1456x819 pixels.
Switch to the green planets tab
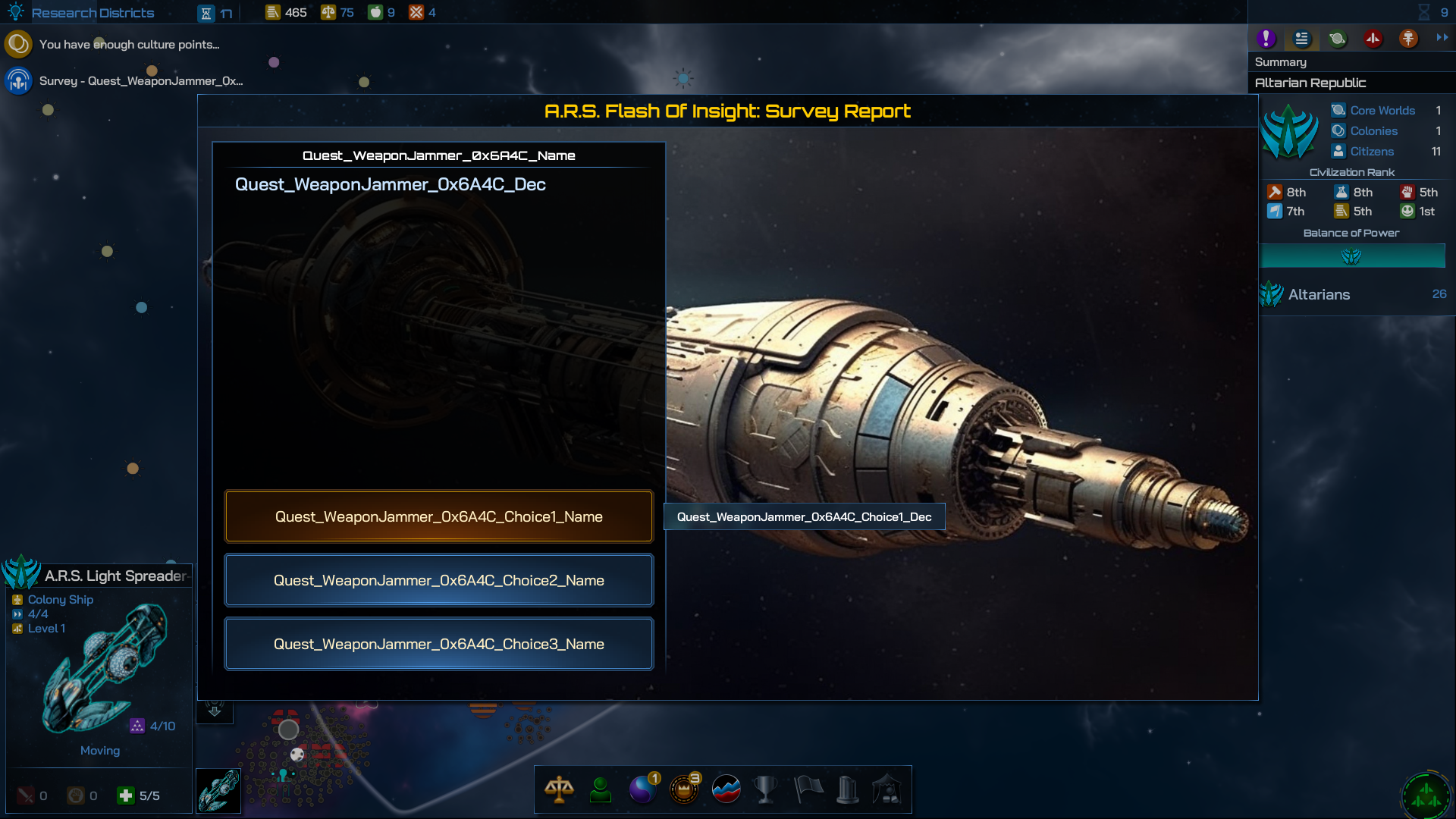click(x=1337, y=39)
